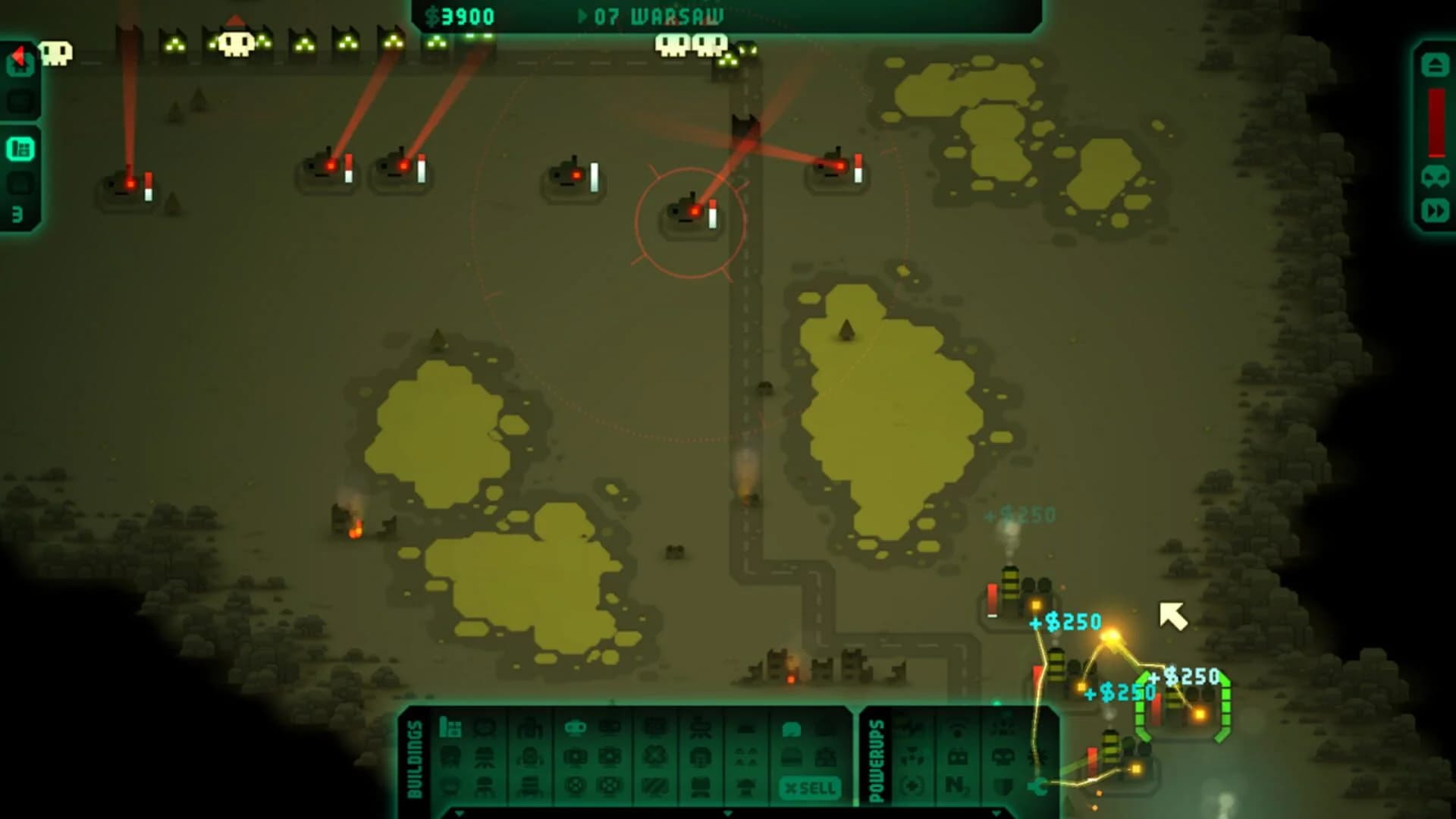Click the glowing wrench repair icon
1456x819 pixels.
point(1037,786)
